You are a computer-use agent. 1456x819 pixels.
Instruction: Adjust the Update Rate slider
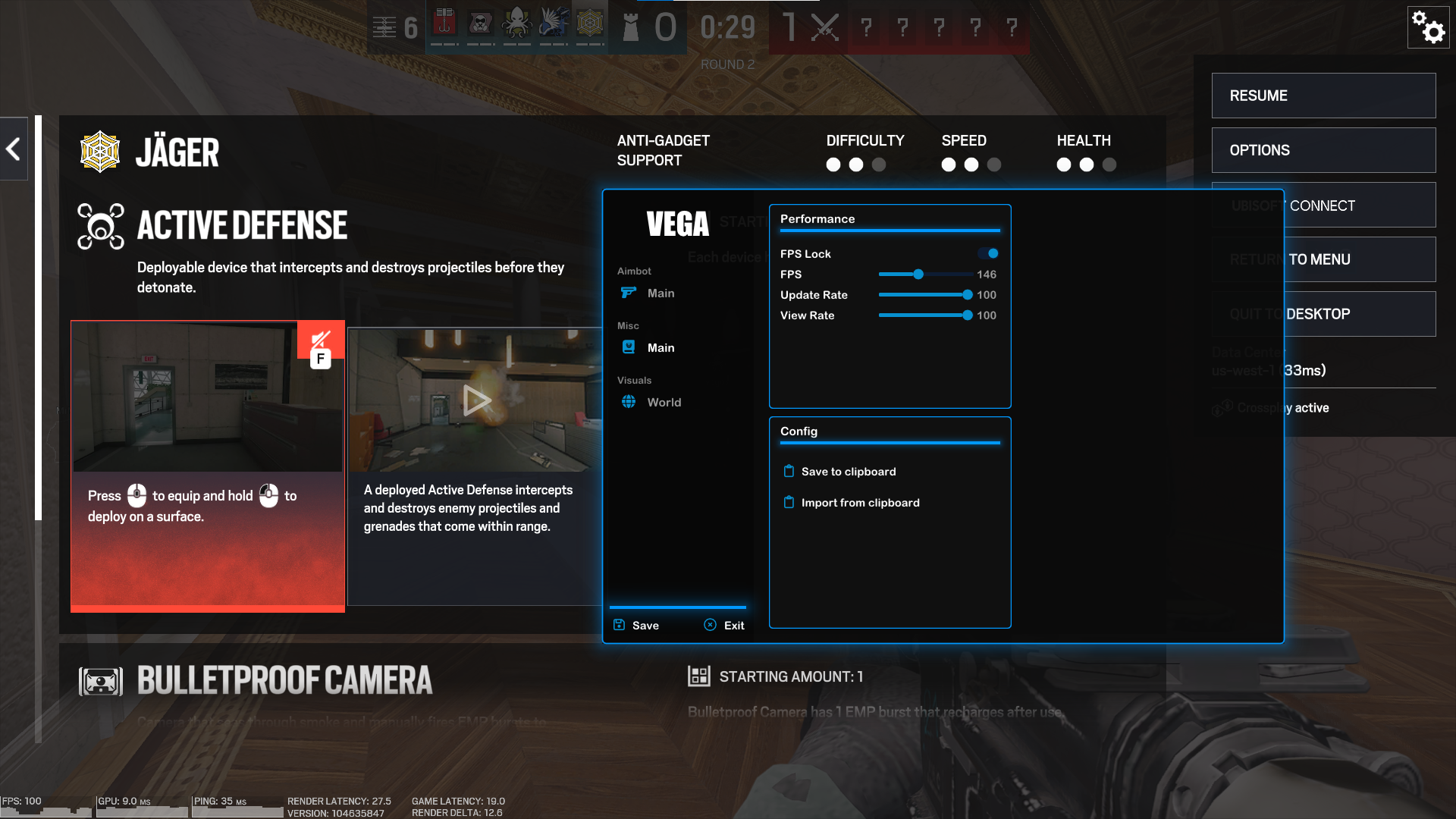tap(967, 295)
